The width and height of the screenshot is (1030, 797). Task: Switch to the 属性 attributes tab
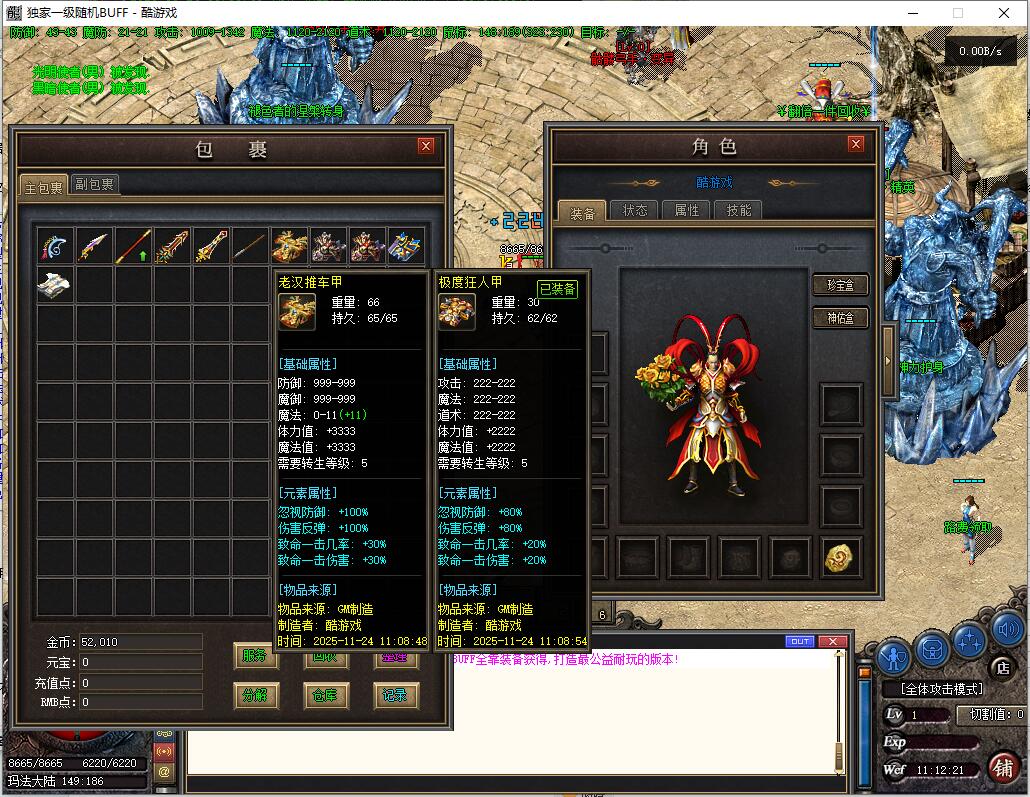point(687,210)
